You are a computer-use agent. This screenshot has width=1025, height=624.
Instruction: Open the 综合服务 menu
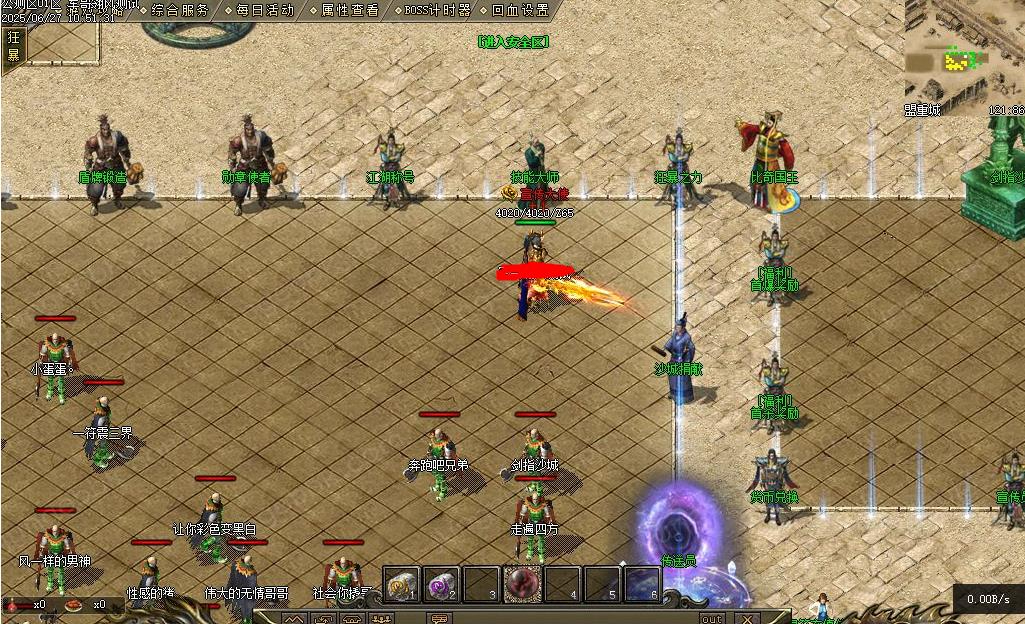(x=180, y=10)
